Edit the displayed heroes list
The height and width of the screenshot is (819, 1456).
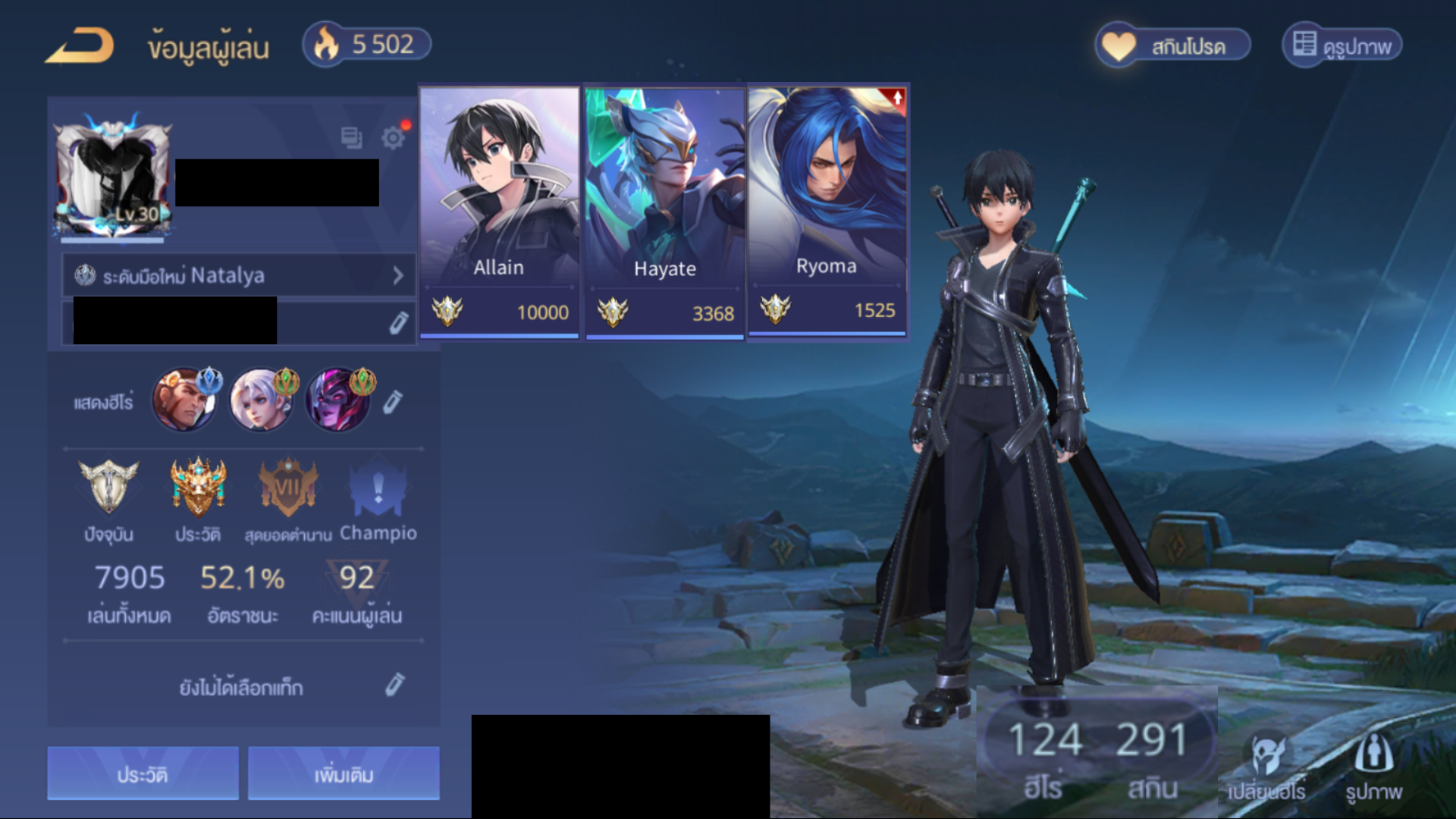click(392, 402)
